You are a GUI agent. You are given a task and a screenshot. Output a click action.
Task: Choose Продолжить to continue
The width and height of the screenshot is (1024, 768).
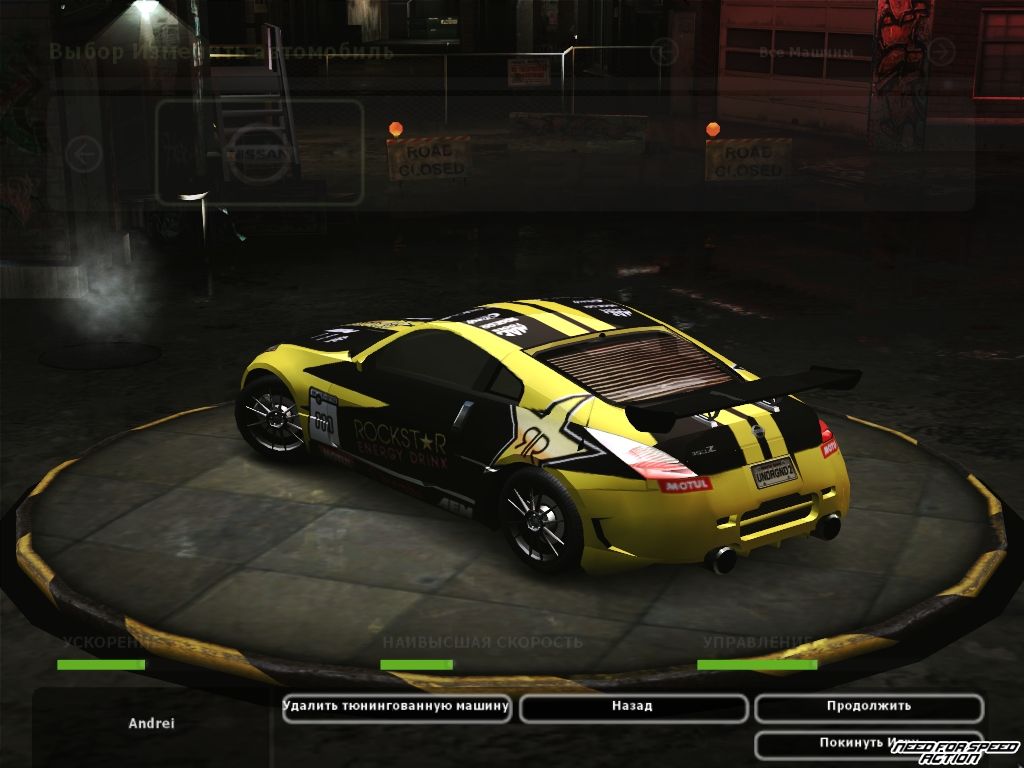pos(868,707)
